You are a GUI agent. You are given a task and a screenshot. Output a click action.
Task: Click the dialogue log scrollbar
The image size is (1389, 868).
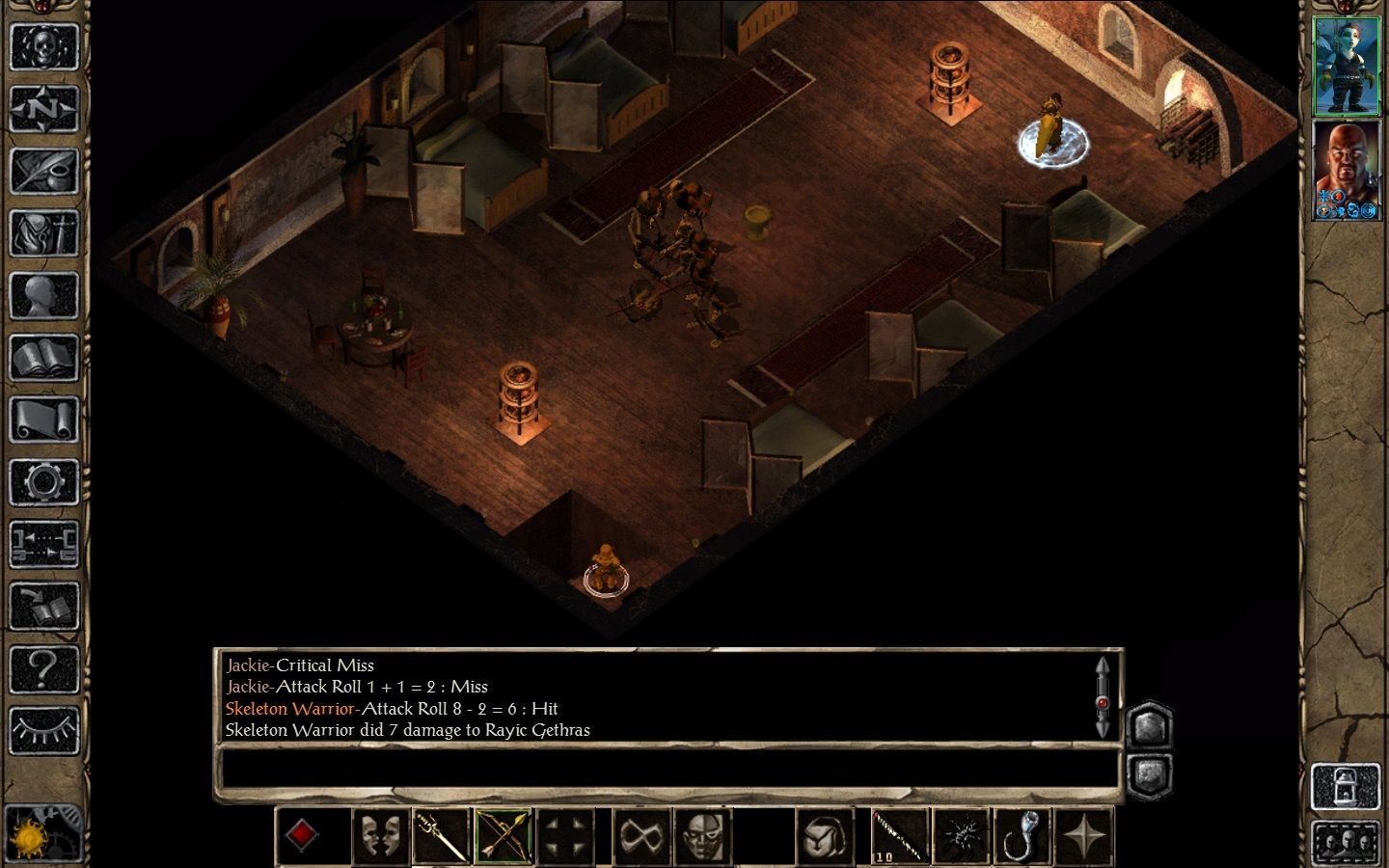[x=1103, y=696]
